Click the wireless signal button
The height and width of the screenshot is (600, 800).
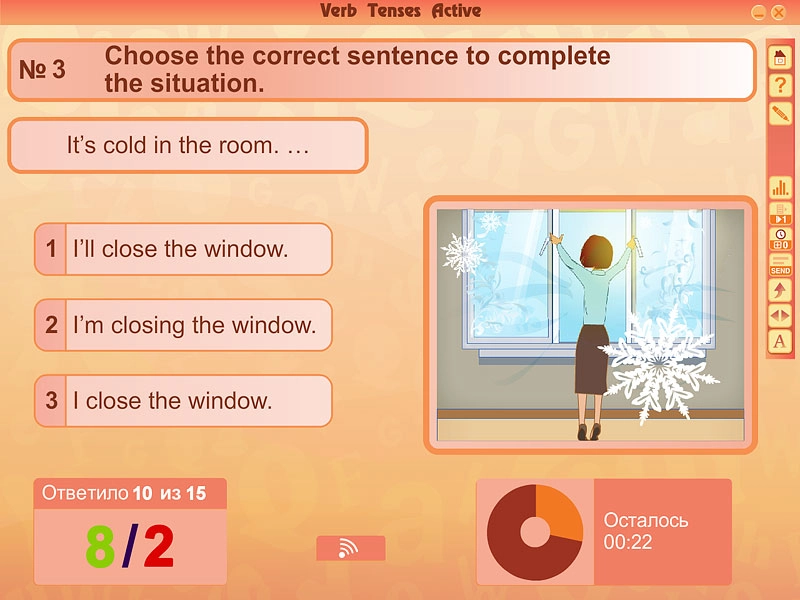coord(350,548)
